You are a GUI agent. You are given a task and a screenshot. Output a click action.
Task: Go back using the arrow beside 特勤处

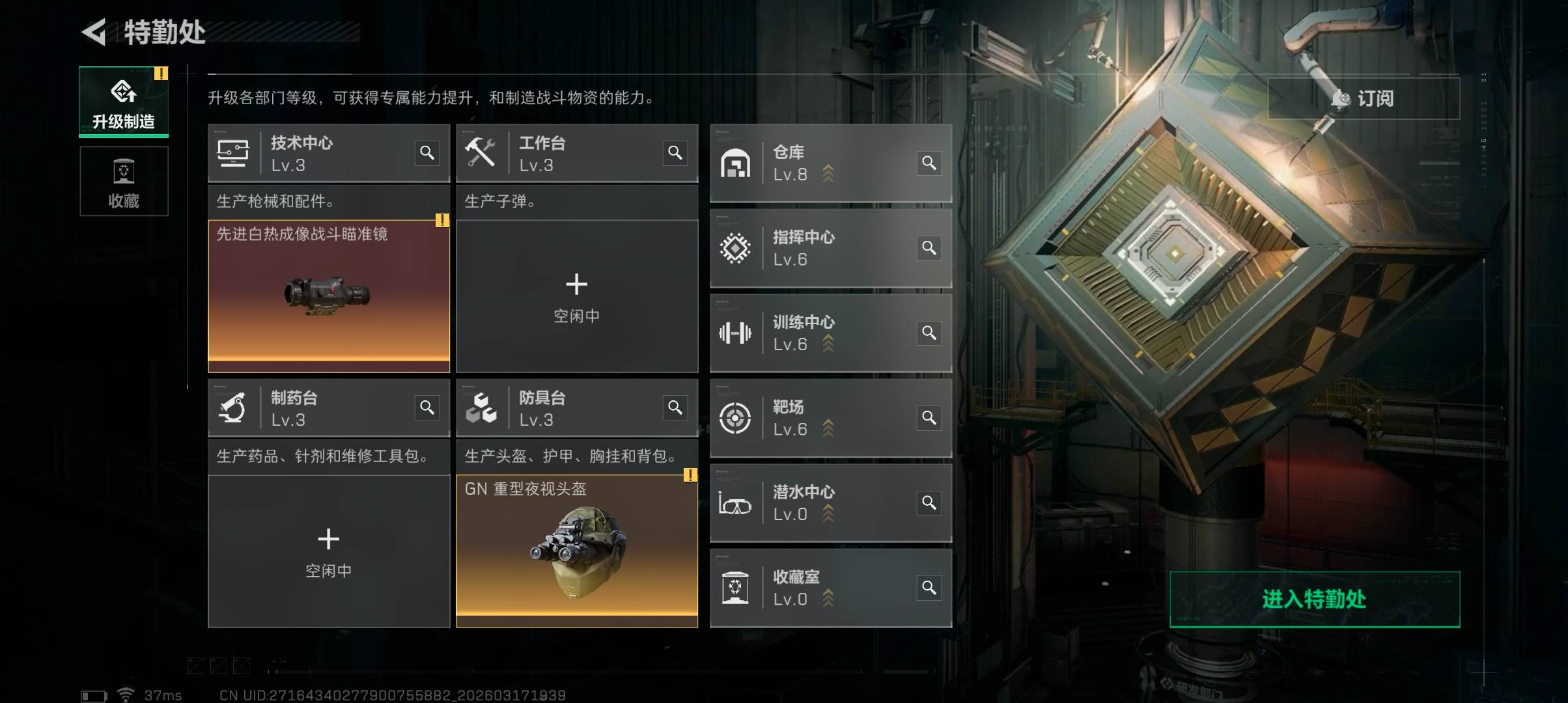pos(94,32)
